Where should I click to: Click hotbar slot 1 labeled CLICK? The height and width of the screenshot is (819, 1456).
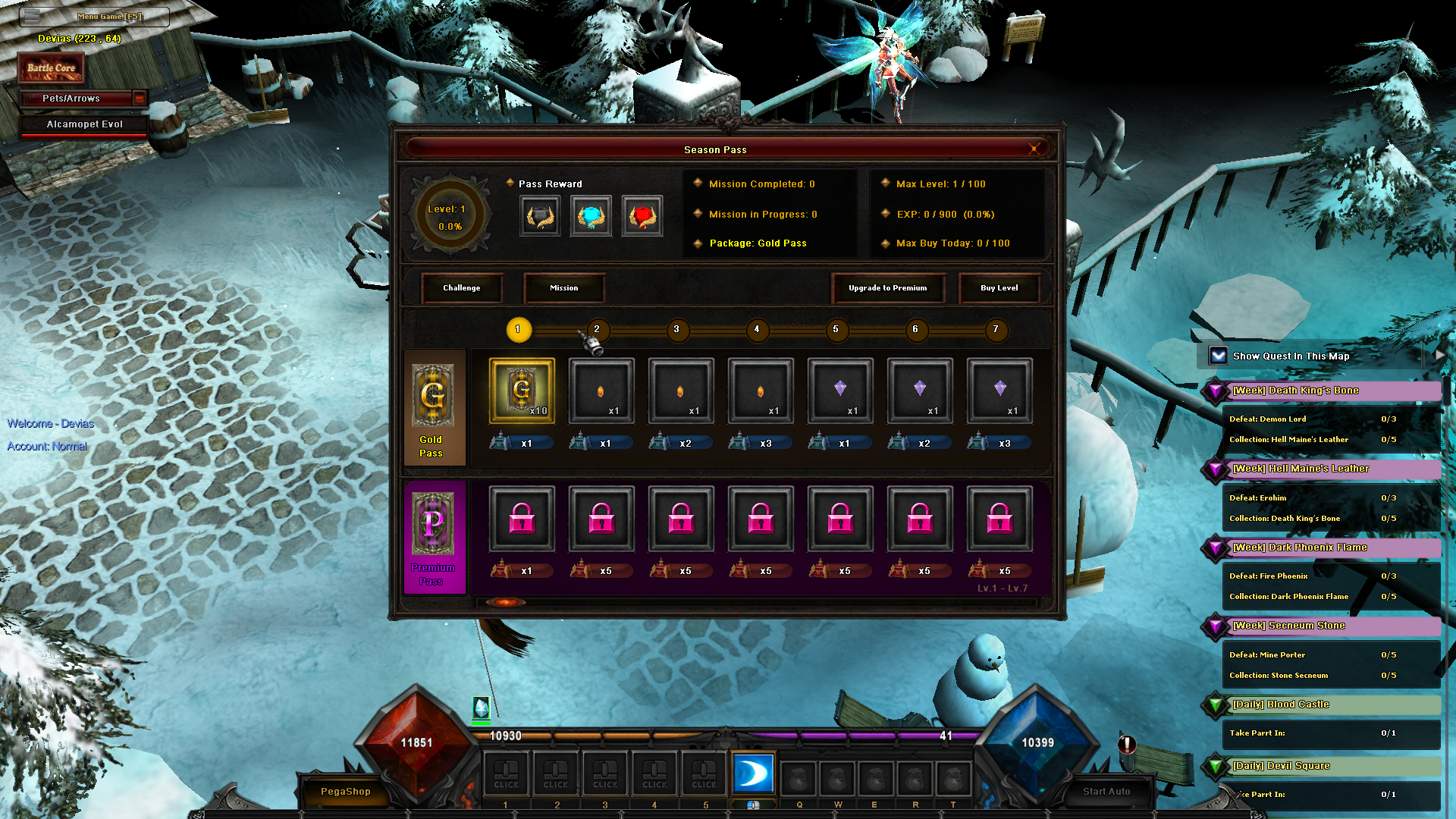pyautogui.click(x=506, y=773)
